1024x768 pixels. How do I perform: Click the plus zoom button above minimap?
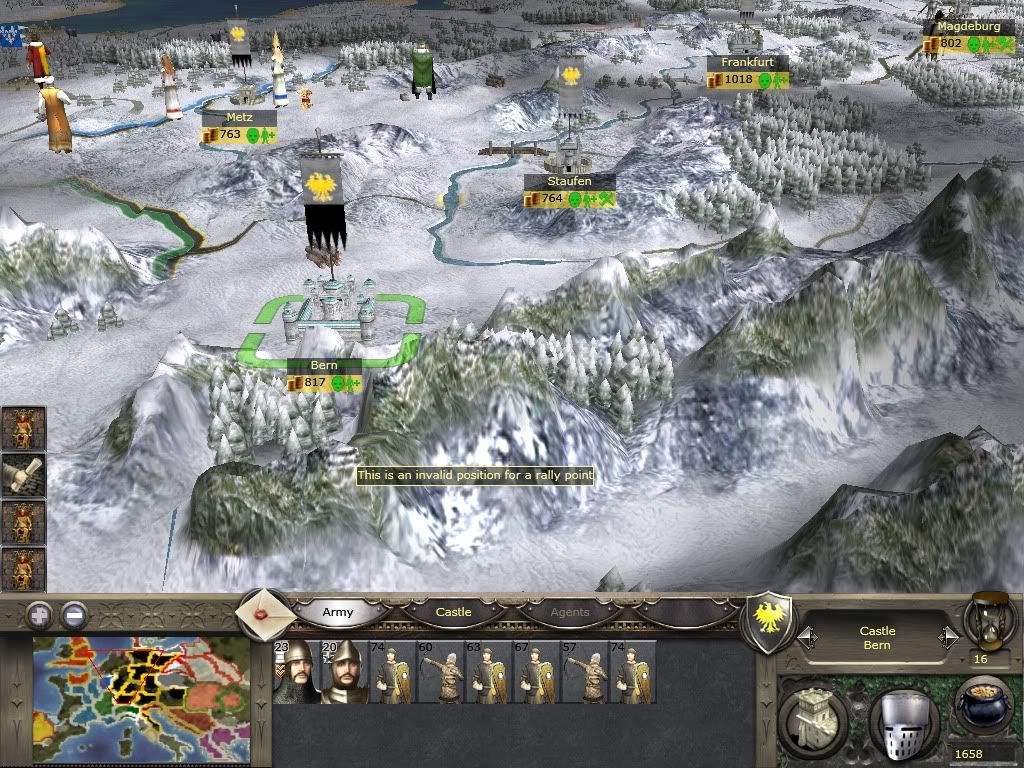[39, 614]
